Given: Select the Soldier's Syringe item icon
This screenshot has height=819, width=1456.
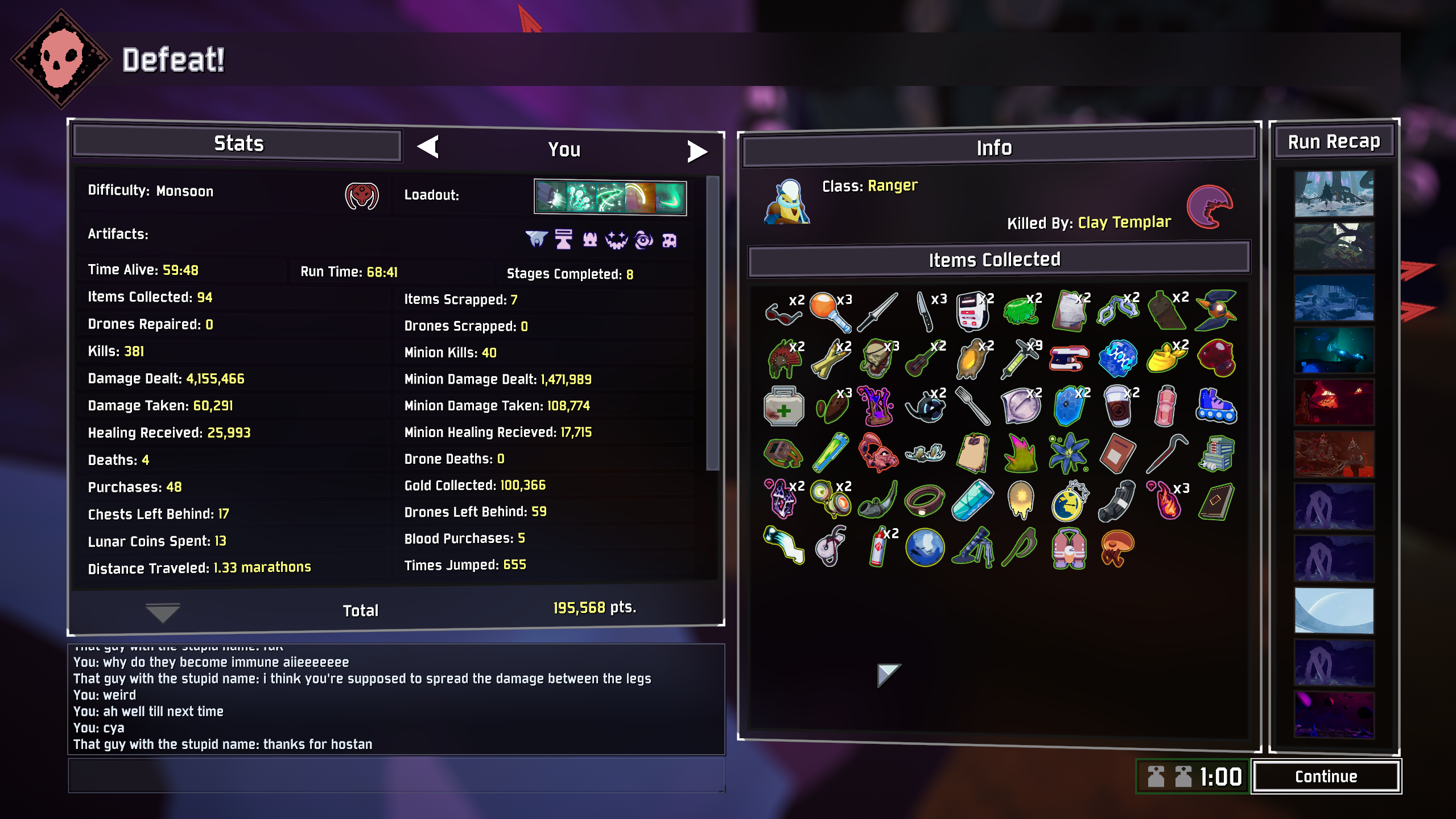Looking at the screenshot, I should coord(1021,359).
